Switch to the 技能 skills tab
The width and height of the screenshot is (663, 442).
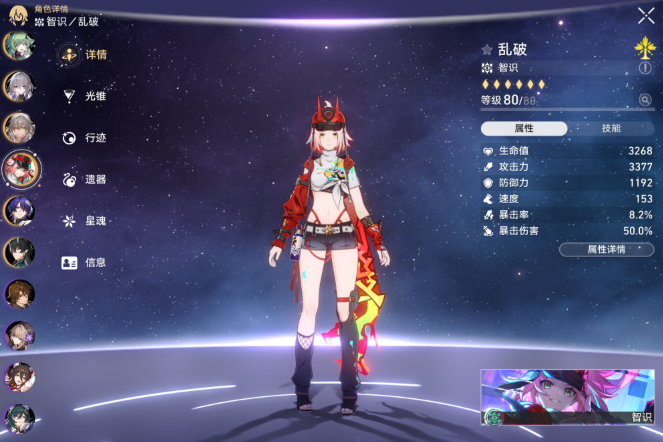610,129
